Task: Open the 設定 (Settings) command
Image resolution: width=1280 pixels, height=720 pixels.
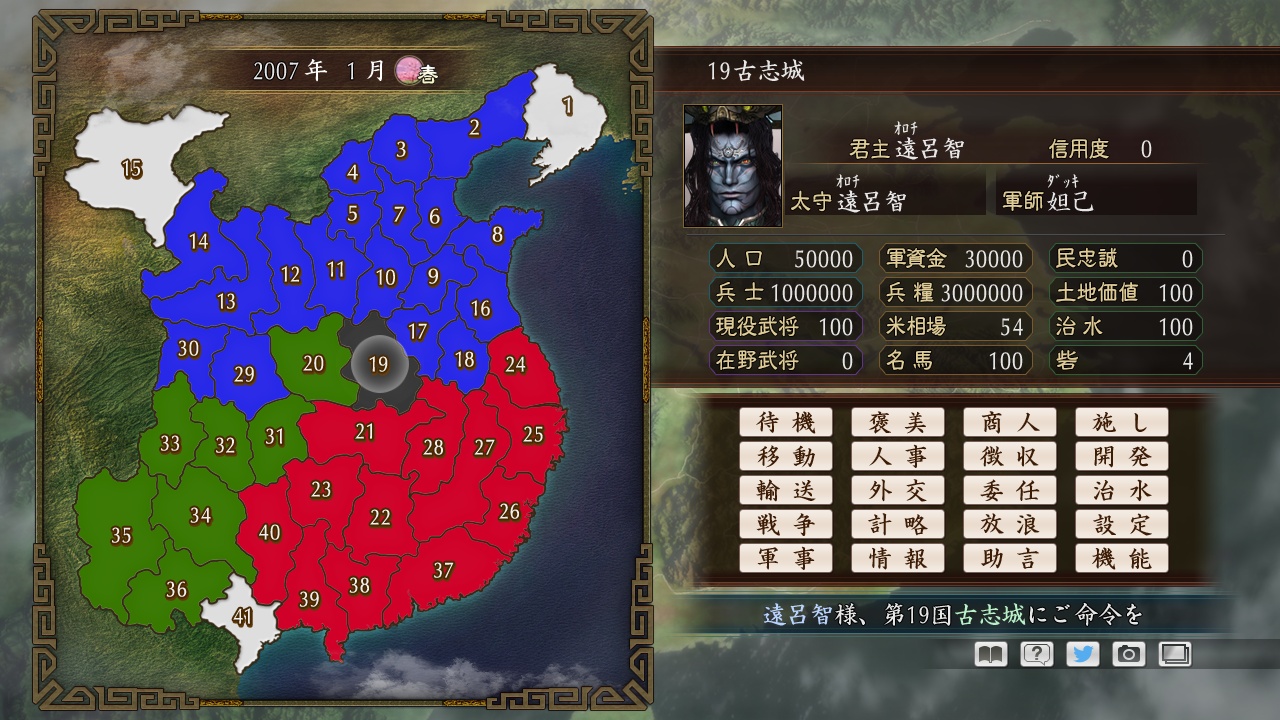Action: pyautogui.click(x=1122, y=524)
